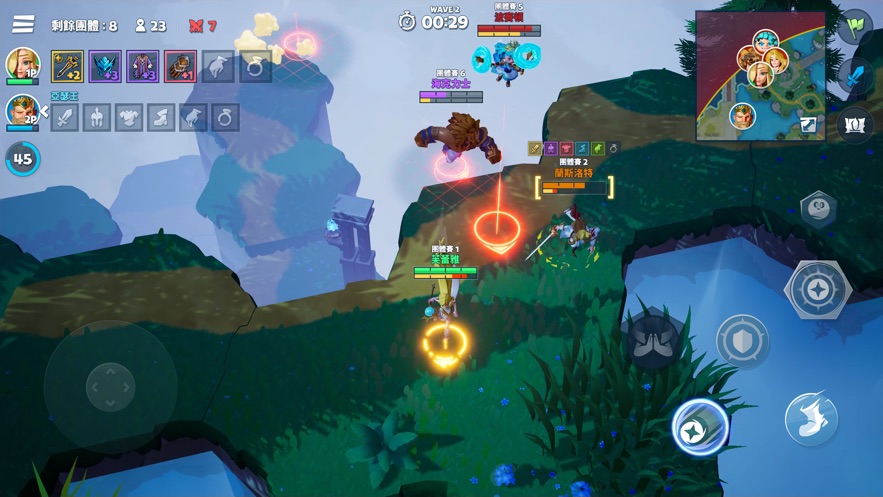
Task: Select the blue helmet +3 slot
Action: [x=105, y=67]
